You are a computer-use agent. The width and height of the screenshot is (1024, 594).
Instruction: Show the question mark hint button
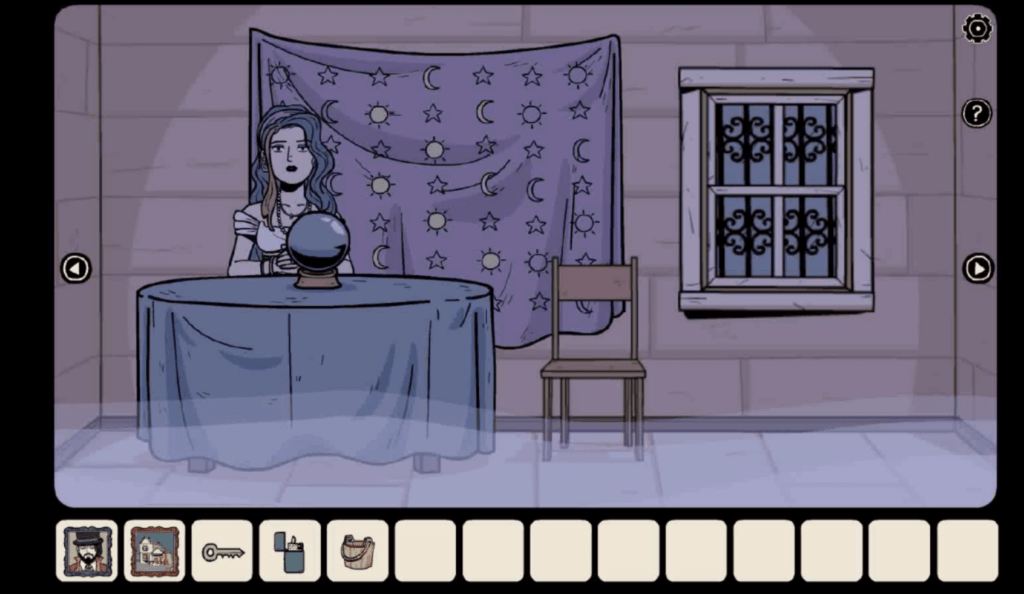click(976, 113)
